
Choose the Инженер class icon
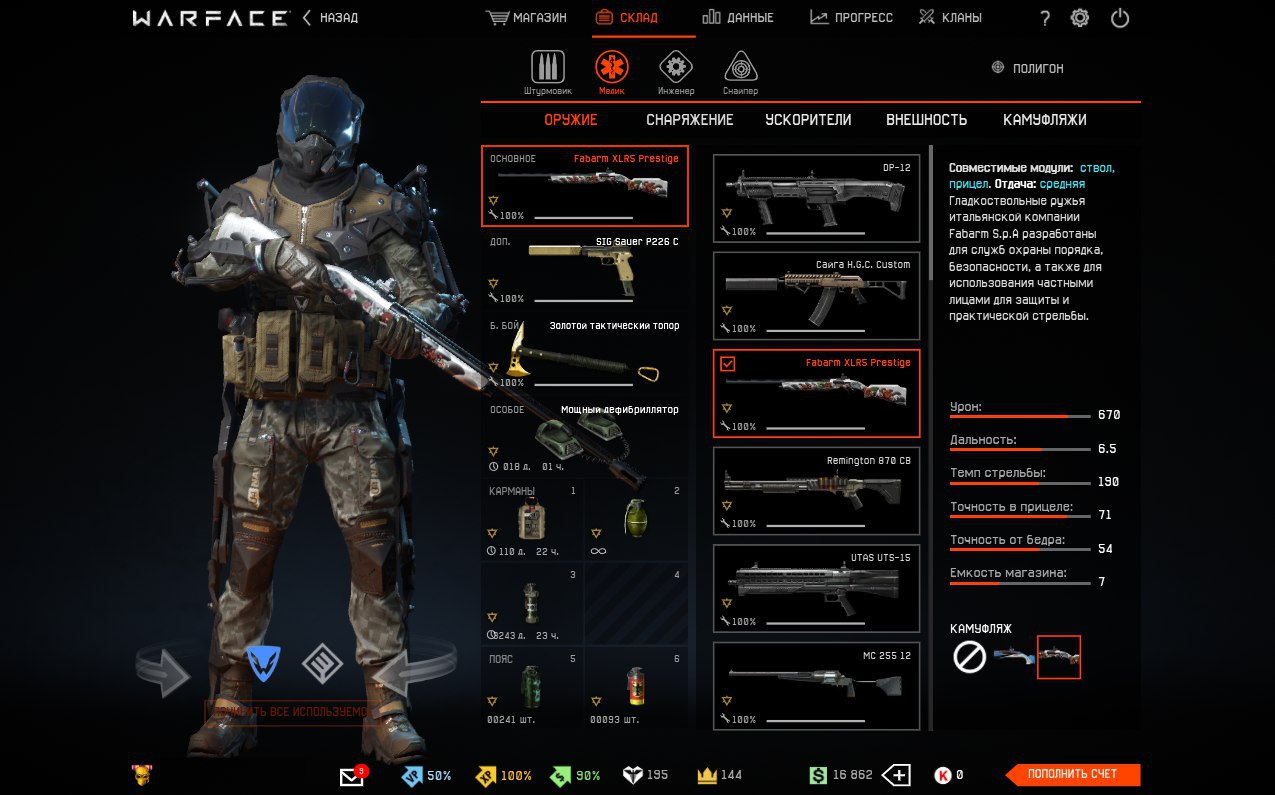tap(676, 68)
